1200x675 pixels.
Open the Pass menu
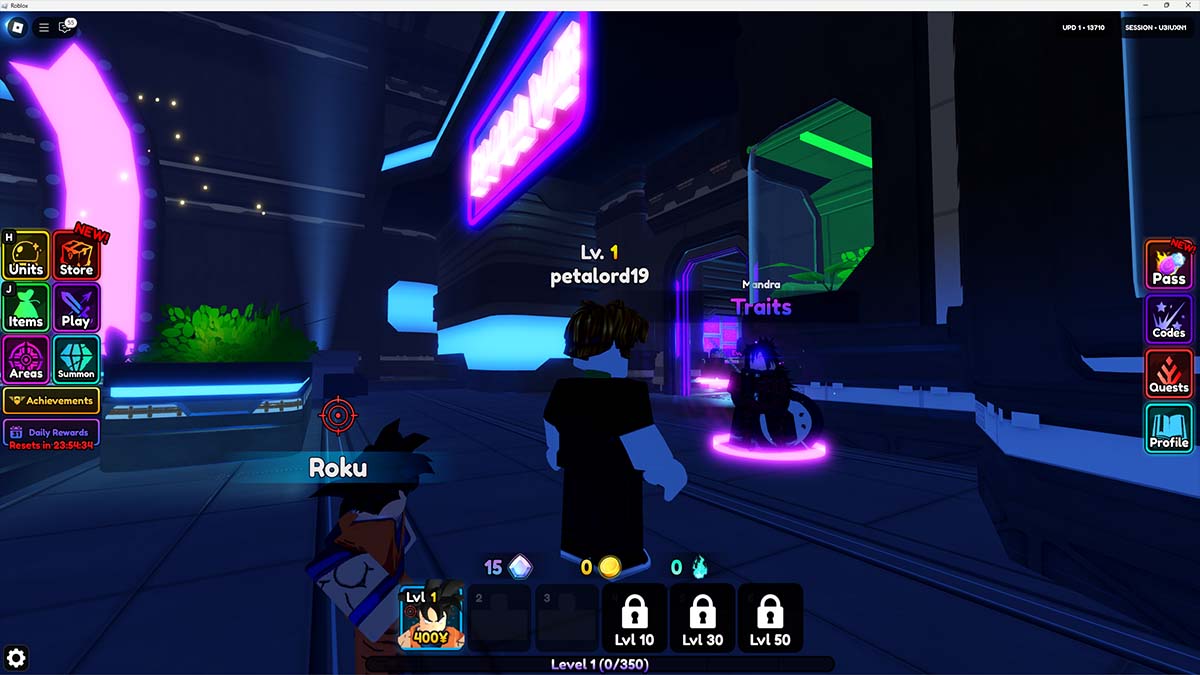coord(1169,266)
